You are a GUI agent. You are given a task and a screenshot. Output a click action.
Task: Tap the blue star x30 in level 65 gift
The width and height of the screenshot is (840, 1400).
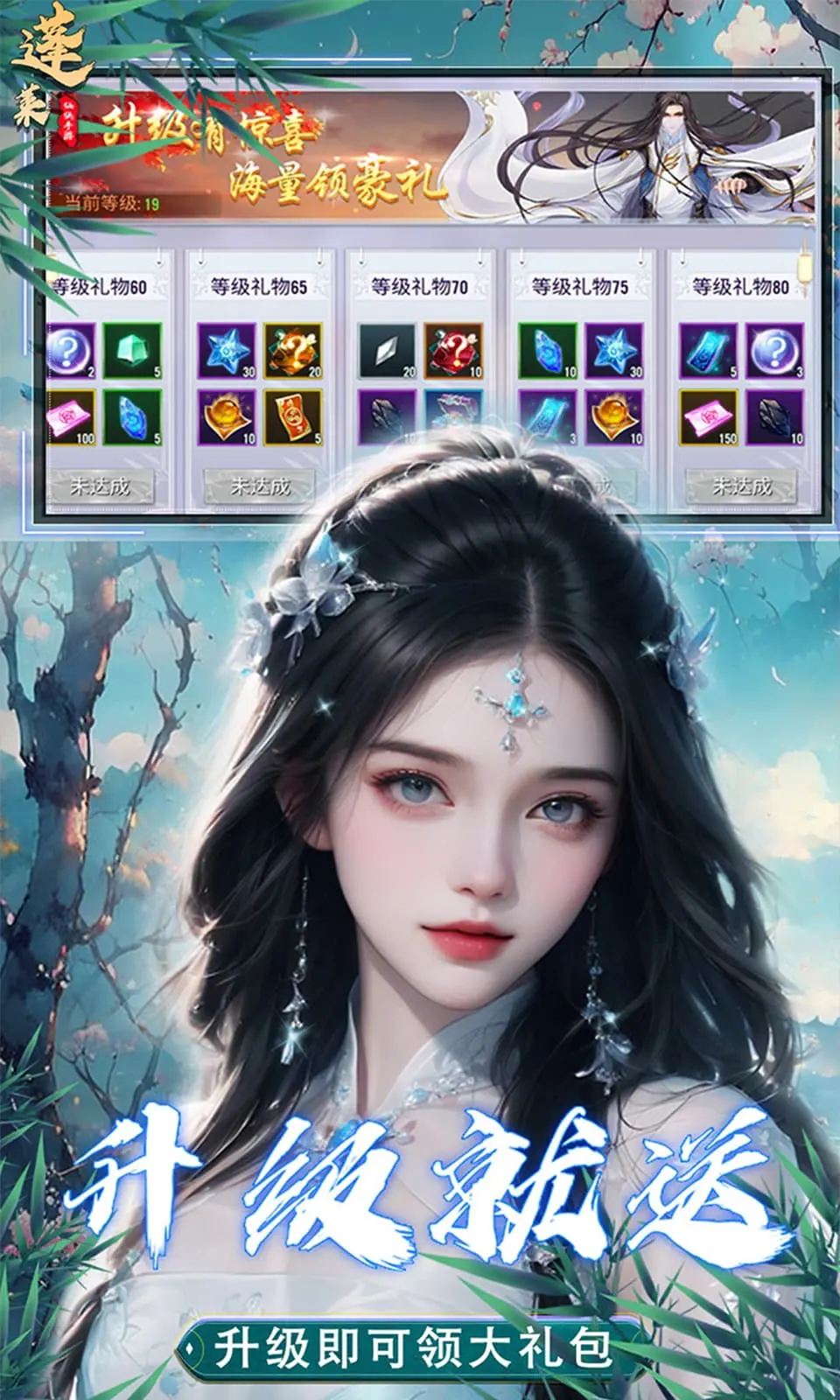click(x=227, y=350)
